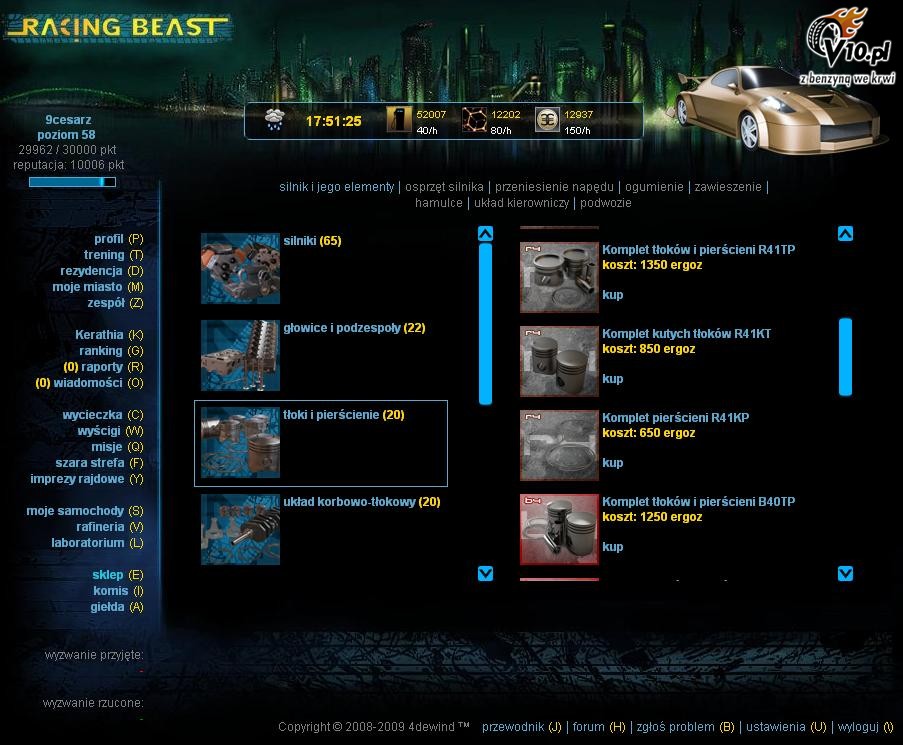Open wyścigi races menu
Image resolution: width=903 pixels, height=745 pixels.
click(100, 431)
